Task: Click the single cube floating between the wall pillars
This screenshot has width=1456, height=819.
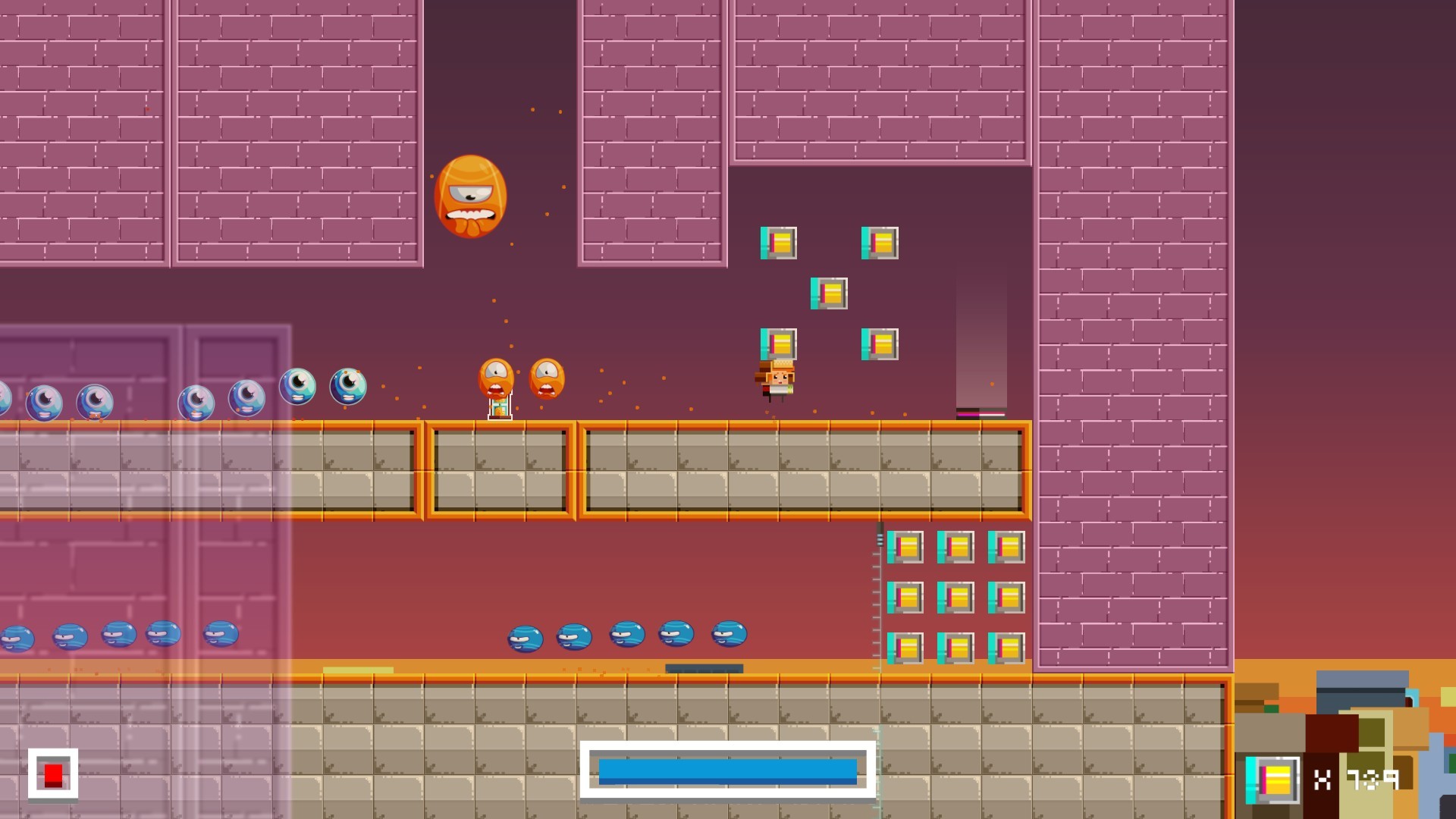Action: tap(830, 292)
